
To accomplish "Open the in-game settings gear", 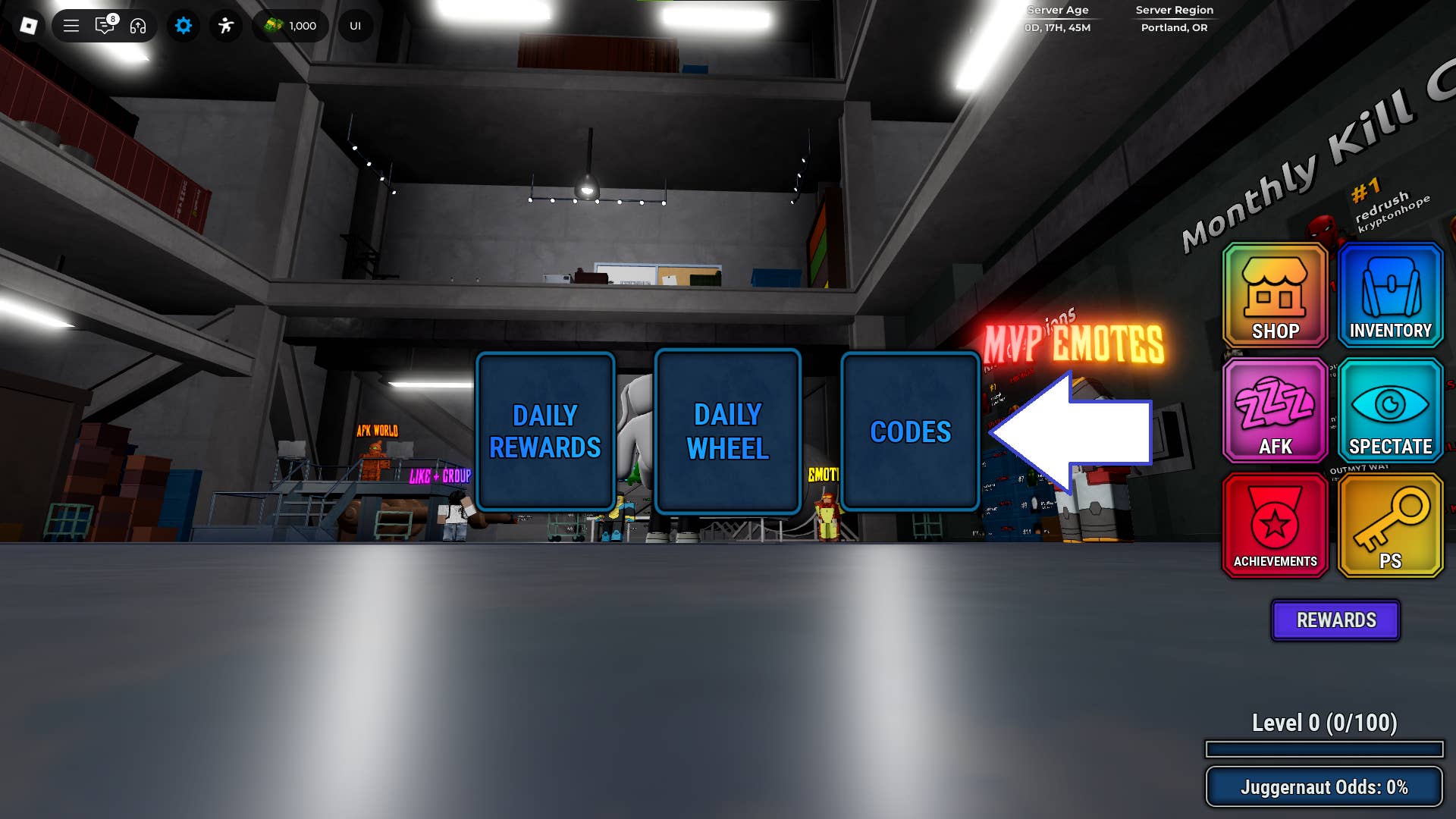I will (x=183, y=25).
